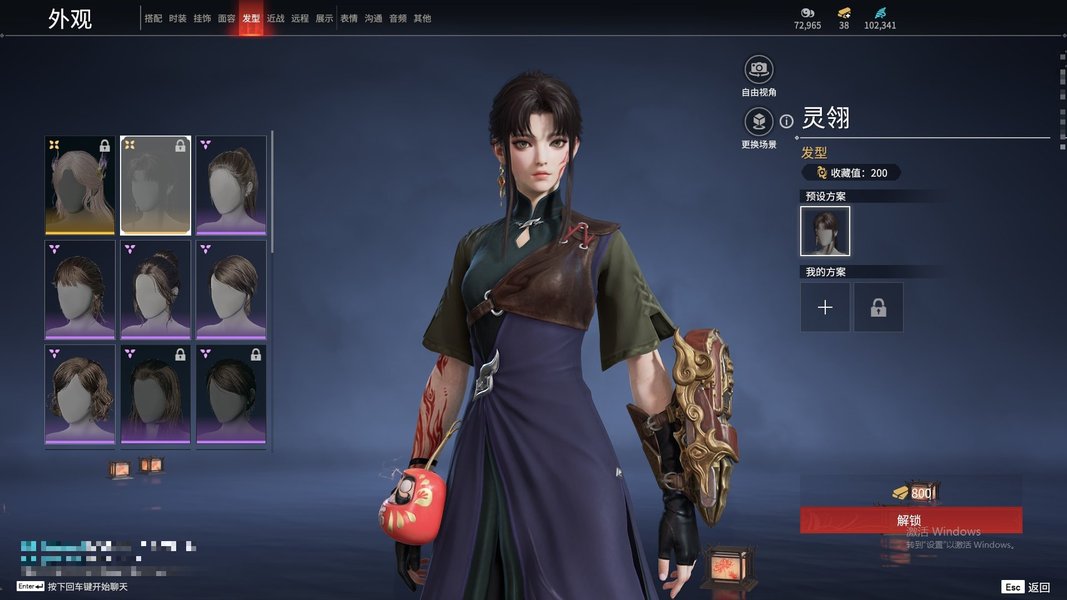Go to the 远程 ranged tab

point(300,18)
